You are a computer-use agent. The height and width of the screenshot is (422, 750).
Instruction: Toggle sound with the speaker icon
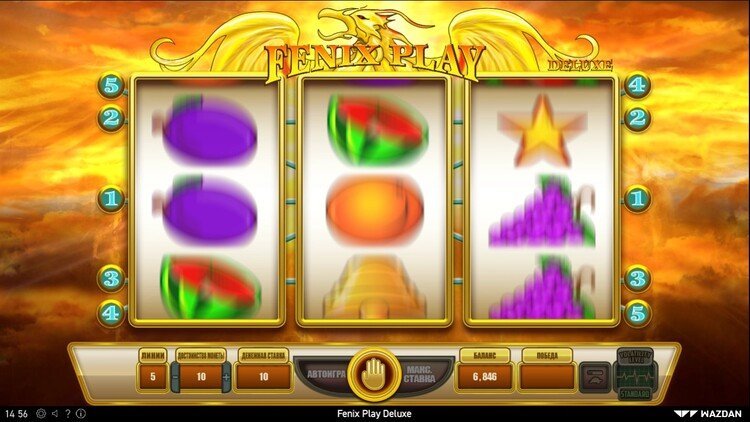(x=53, y=413)
